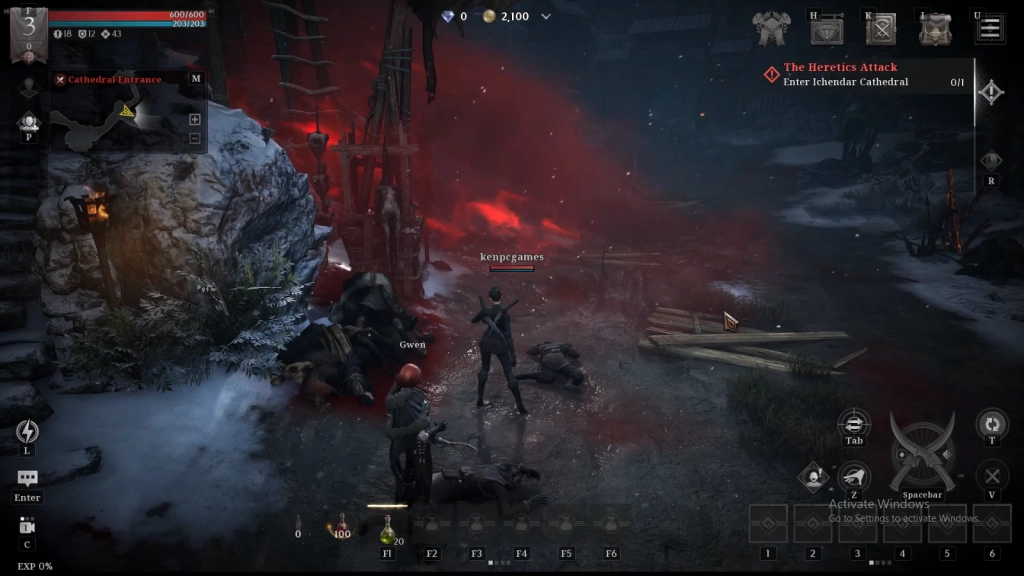Use the dash hand ability
This screenshot has height=576, width=1024.
[853, 477]
